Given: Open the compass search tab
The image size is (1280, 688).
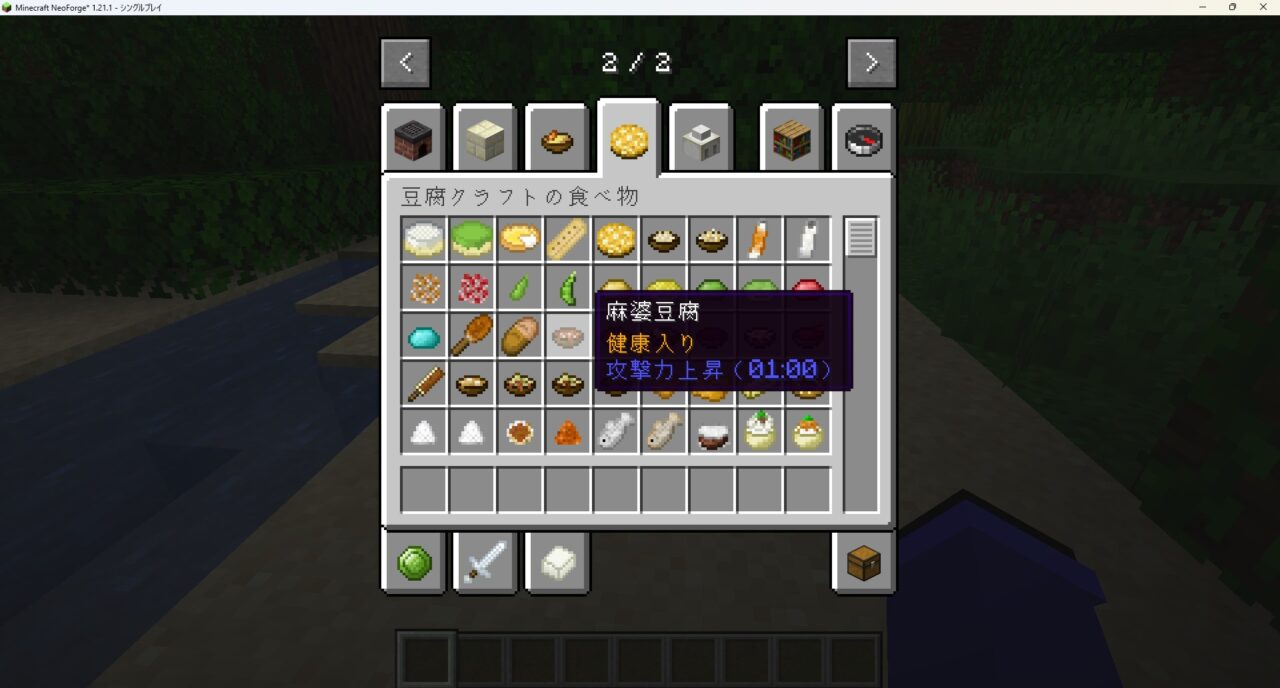Looking at the screenshot, I should coord(863,141).
